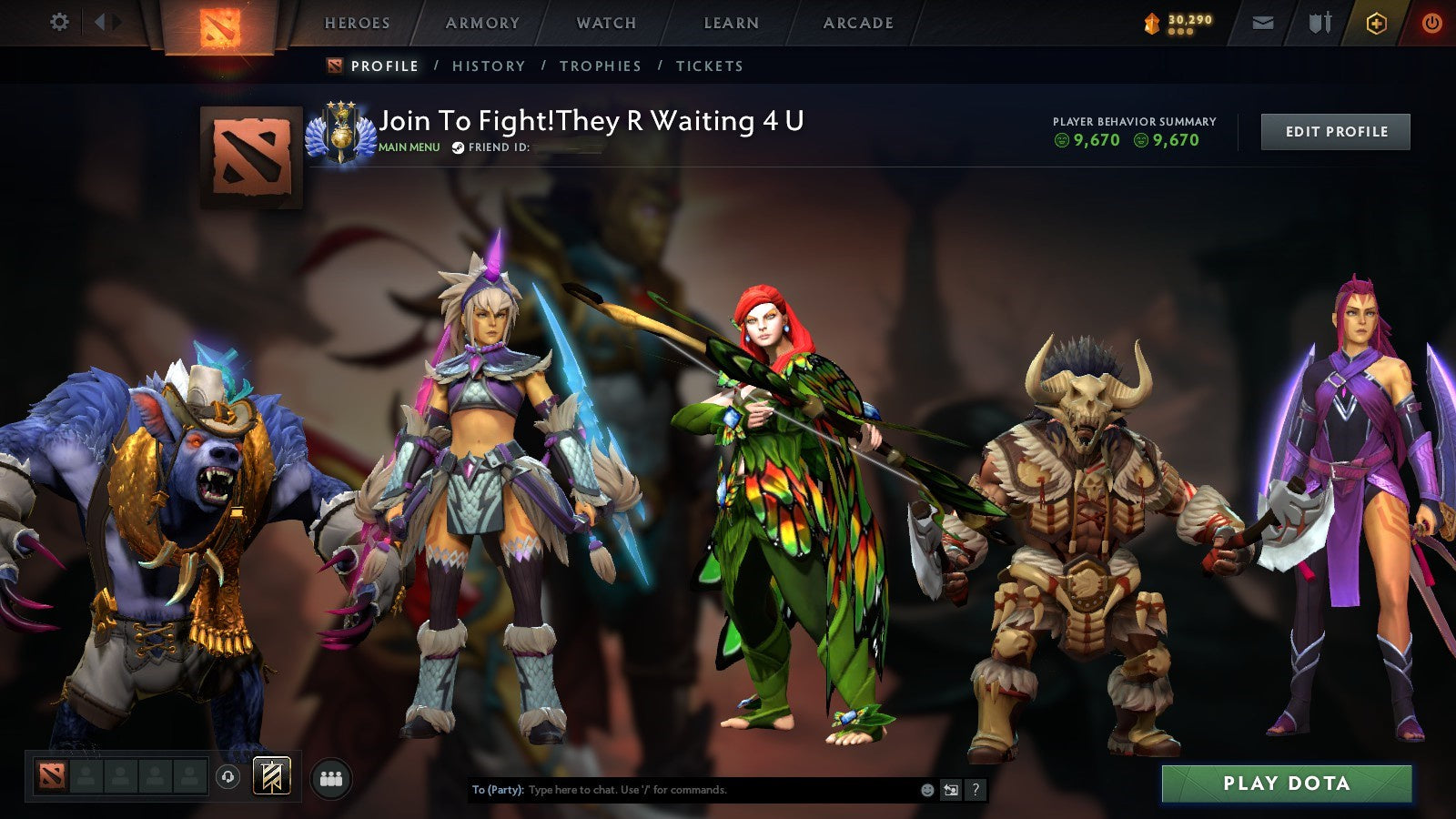Switch to the History tab
The image size is (1456, 819).
[488, 66]
